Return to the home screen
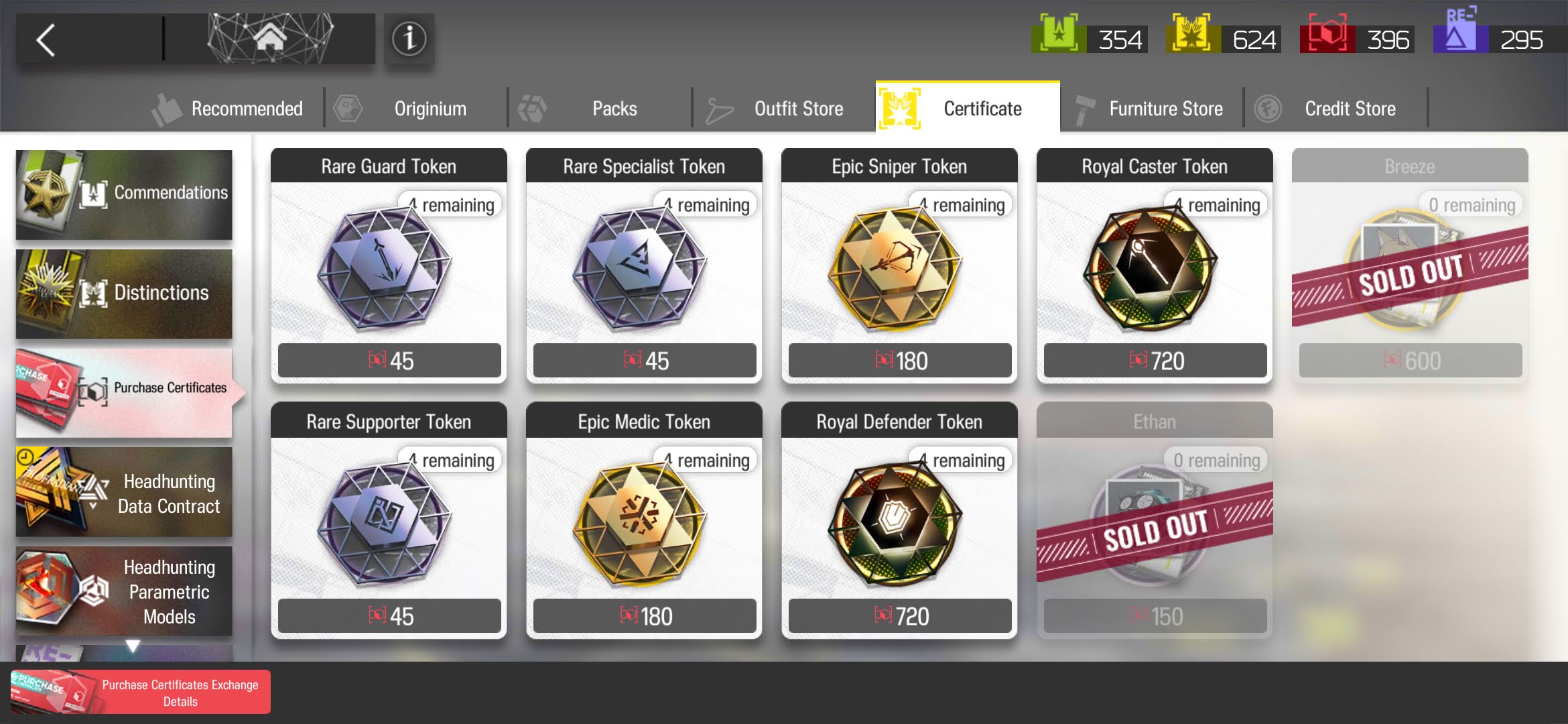The image size is (1568, 724). tap(269, 39)
